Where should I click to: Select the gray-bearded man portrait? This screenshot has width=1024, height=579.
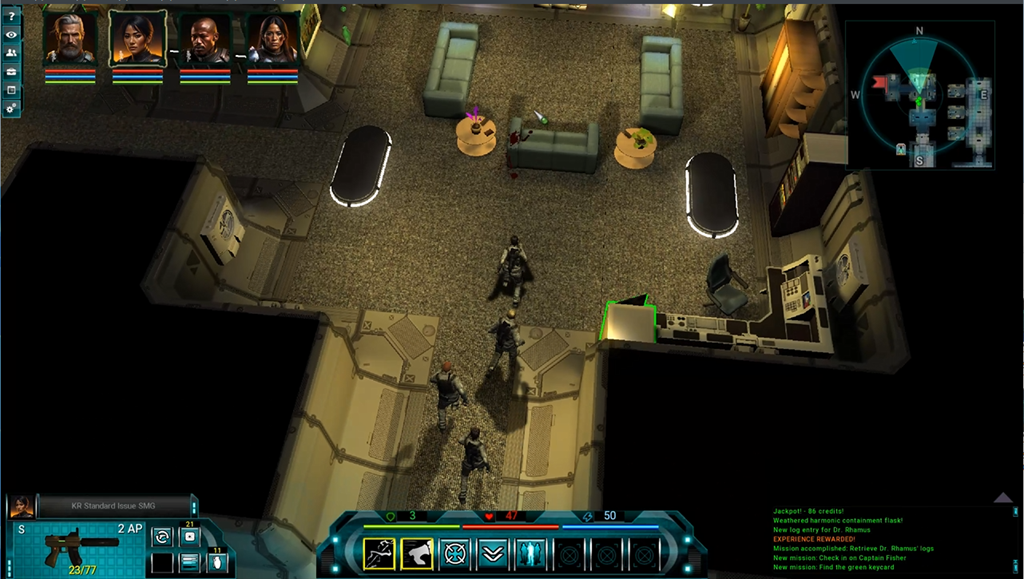(x=70, y=40)
